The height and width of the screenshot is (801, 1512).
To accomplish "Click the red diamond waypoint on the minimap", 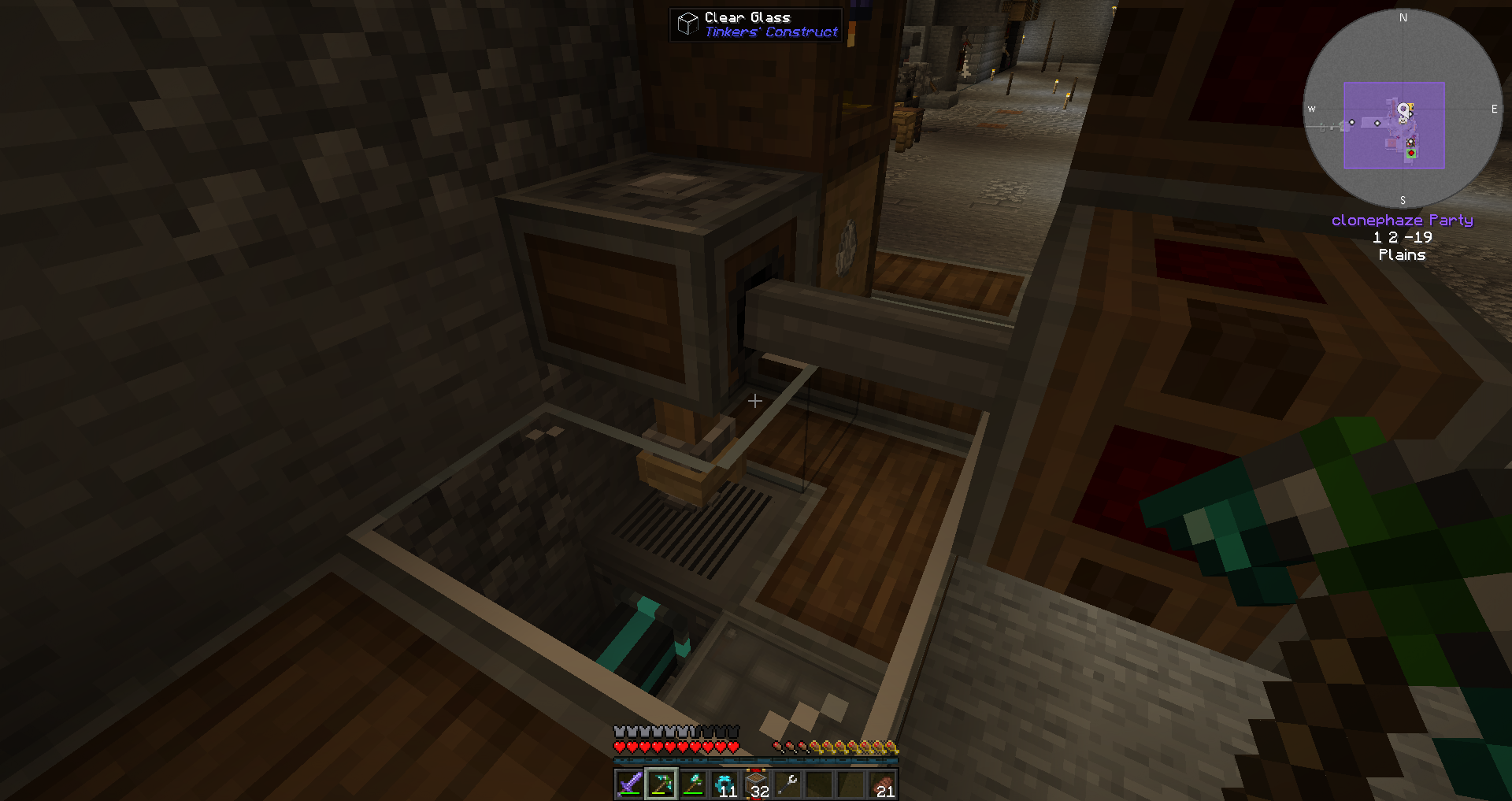I will 1410,153.
